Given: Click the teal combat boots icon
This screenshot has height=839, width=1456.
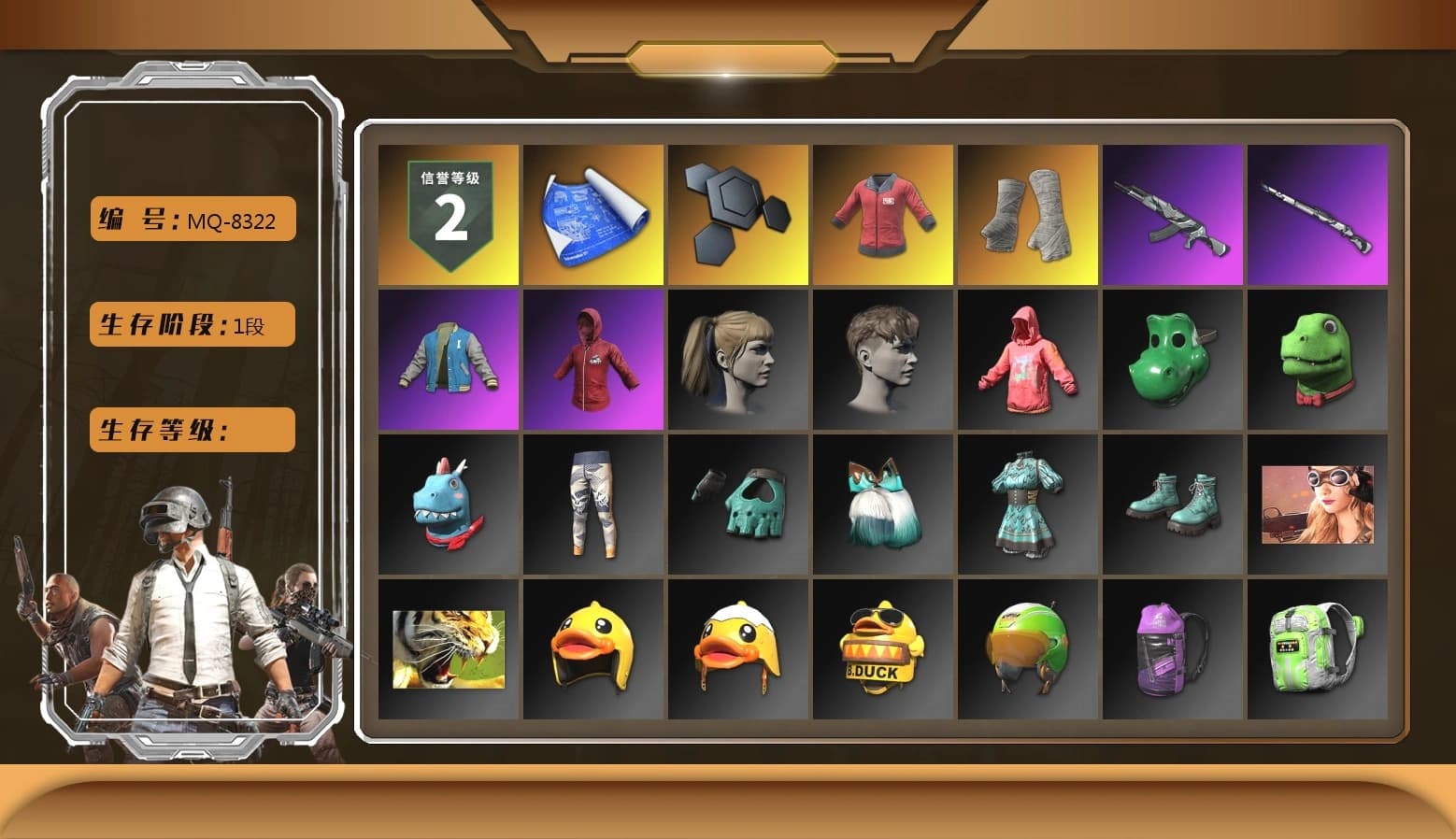Looking at the screenshot, I should (x=1174, y=505).
